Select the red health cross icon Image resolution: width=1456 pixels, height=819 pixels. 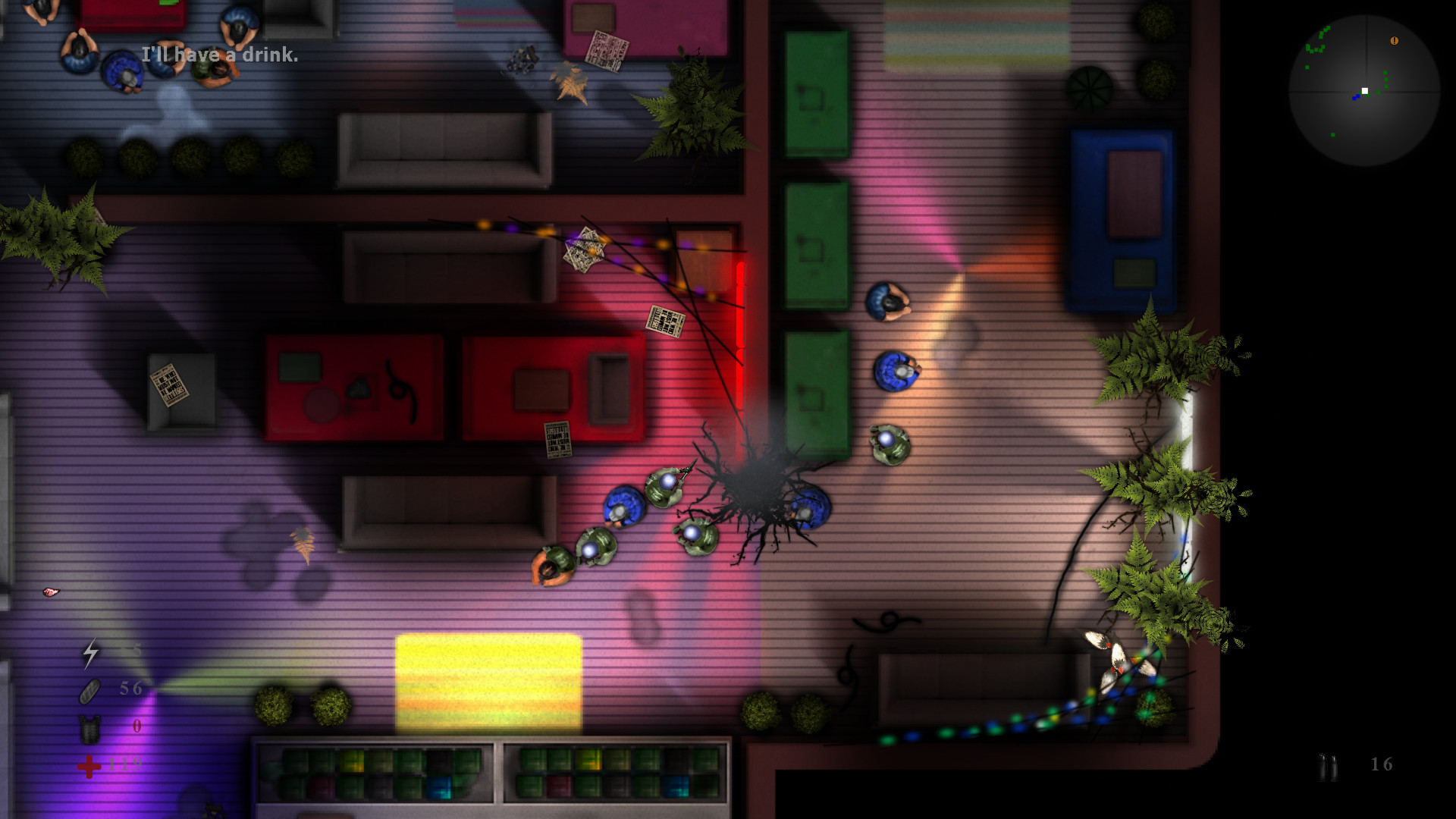click(x=89, y=767)
